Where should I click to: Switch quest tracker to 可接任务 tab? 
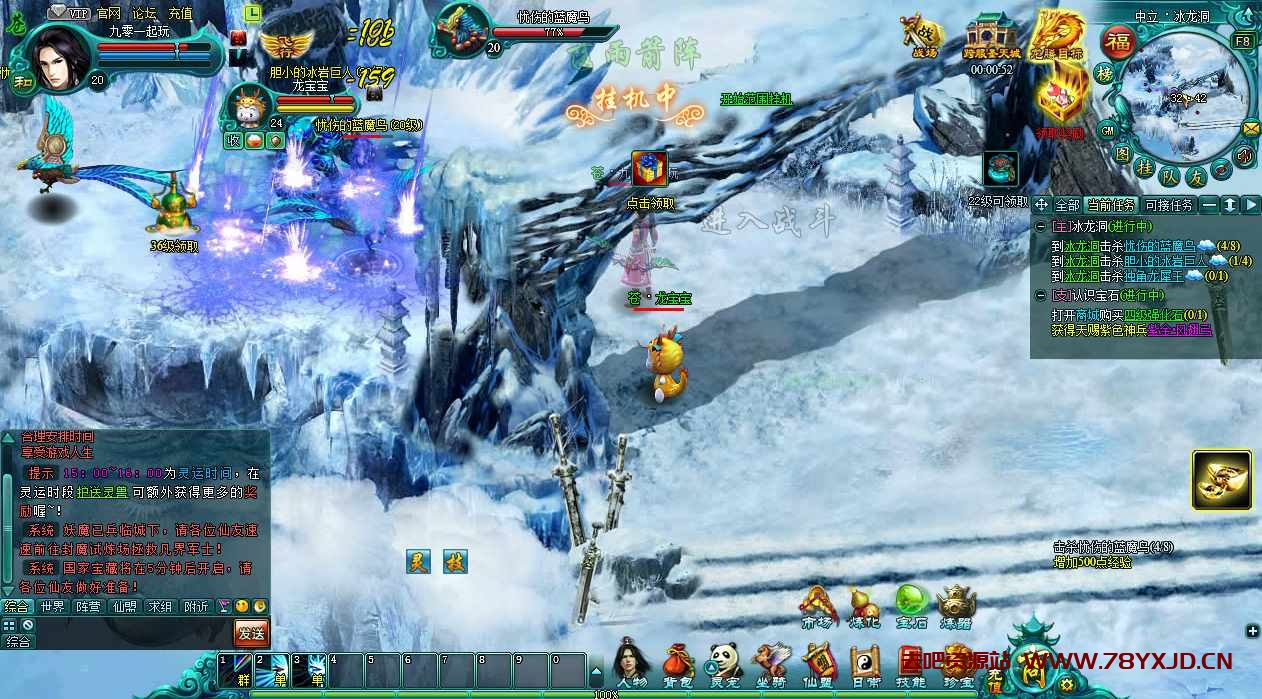(x=1168, y=205)
